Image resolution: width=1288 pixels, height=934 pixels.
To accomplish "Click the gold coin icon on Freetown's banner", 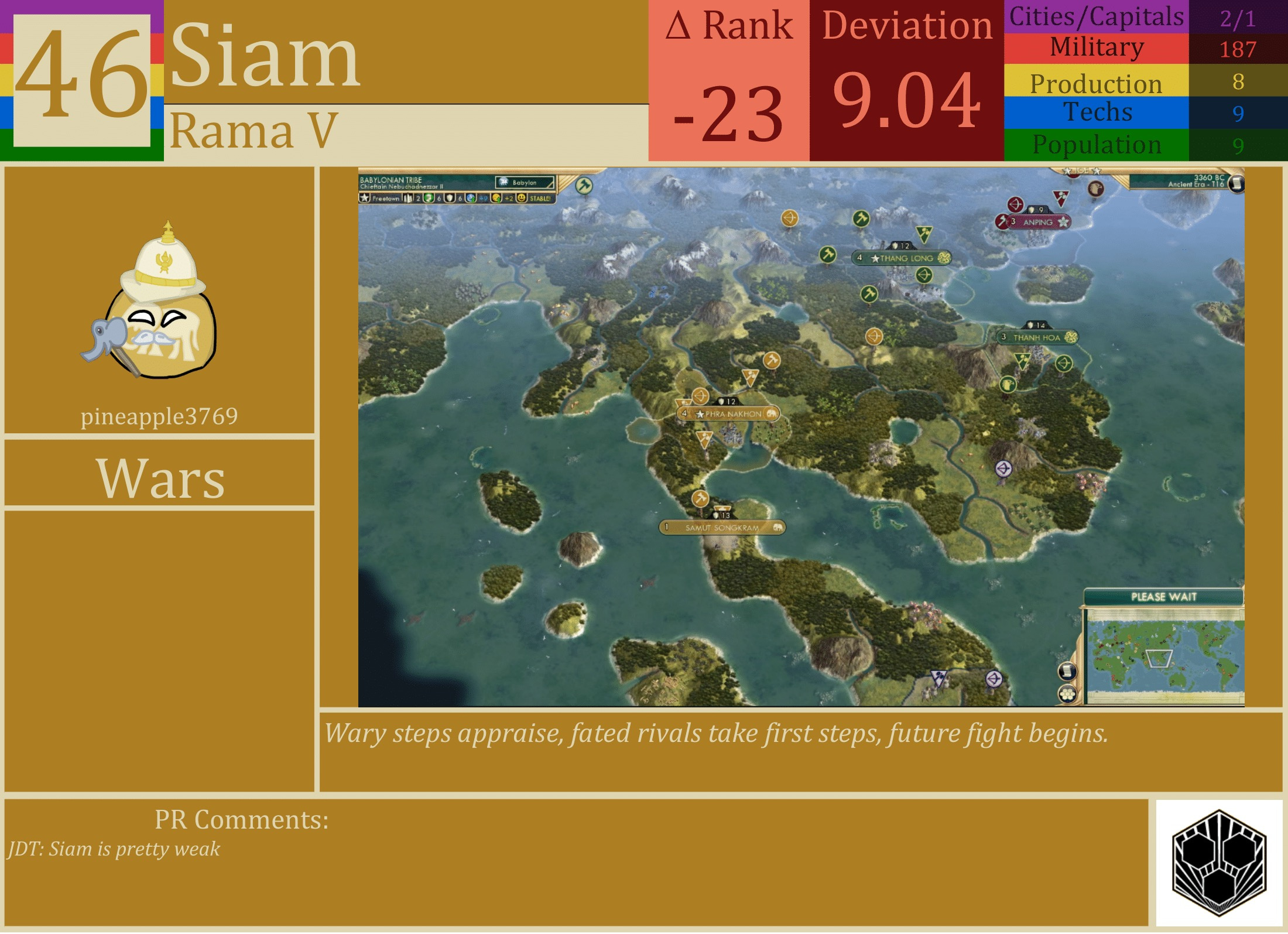I will tap(496, 199).
